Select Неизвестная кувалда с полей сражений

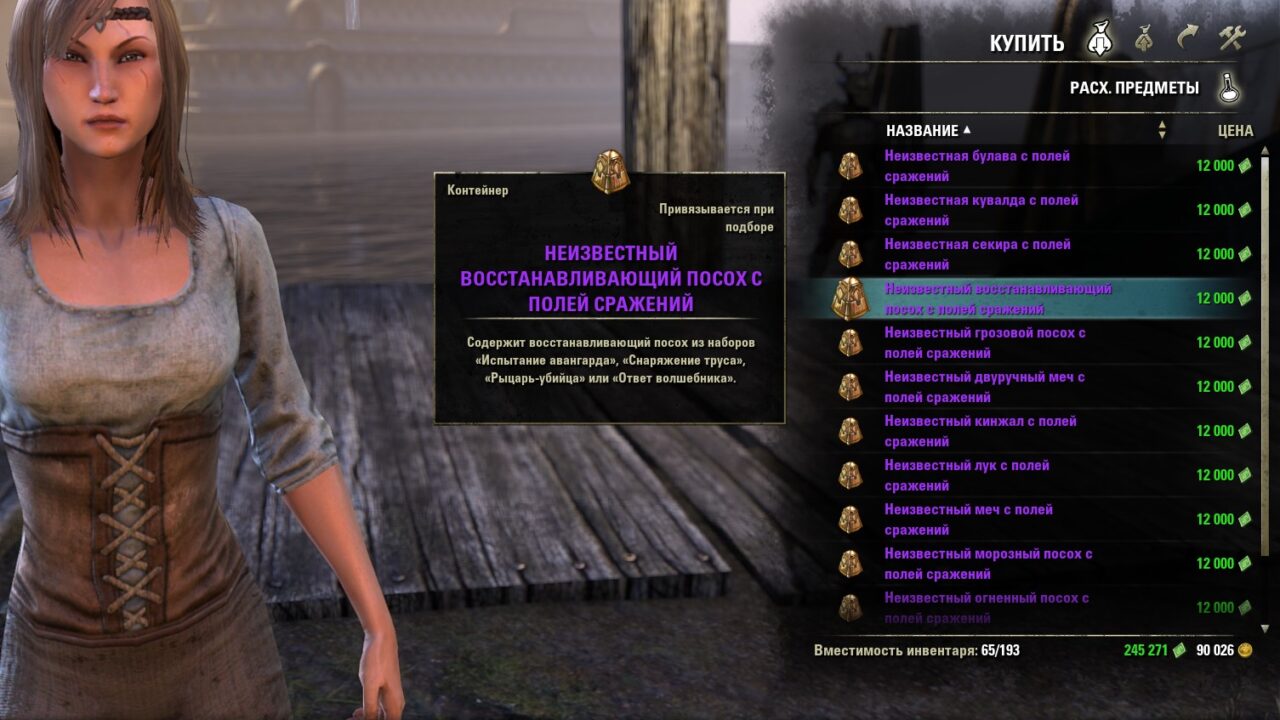tap(981, 210)
